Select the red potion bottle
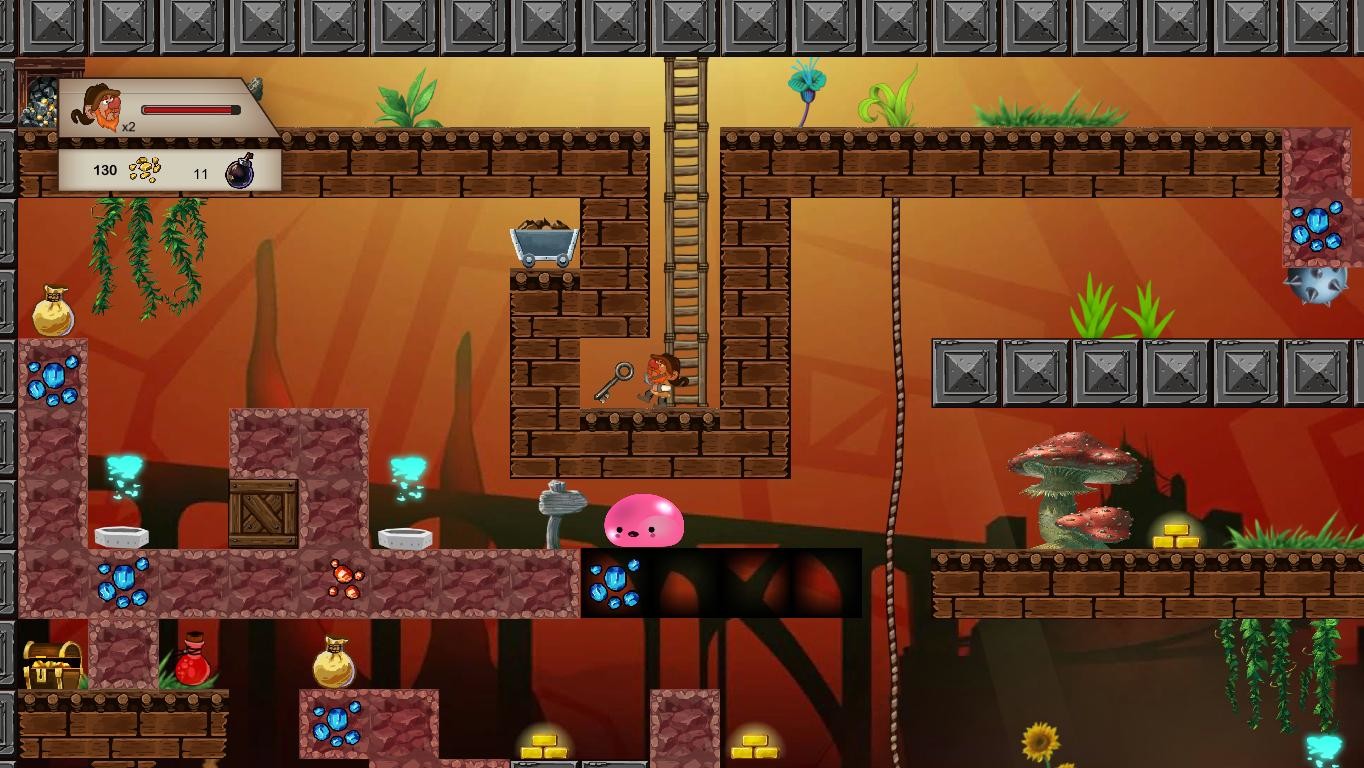Viewport: 1364px width, 768px height. click(x=193, y=666)
